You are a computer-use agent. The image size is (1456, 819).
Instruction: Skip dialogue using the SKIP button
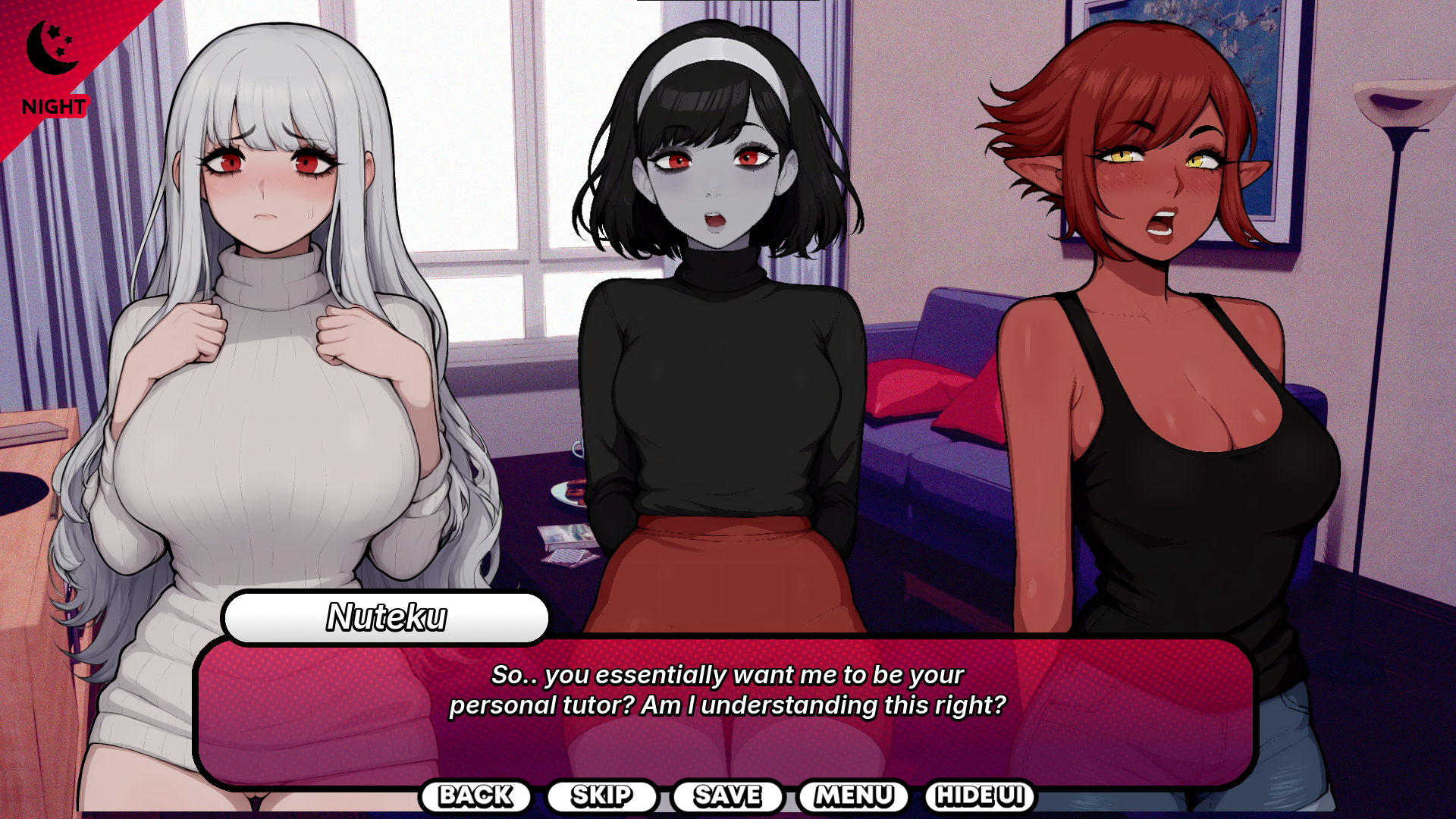pyautogui.click(x=601, y=795)
